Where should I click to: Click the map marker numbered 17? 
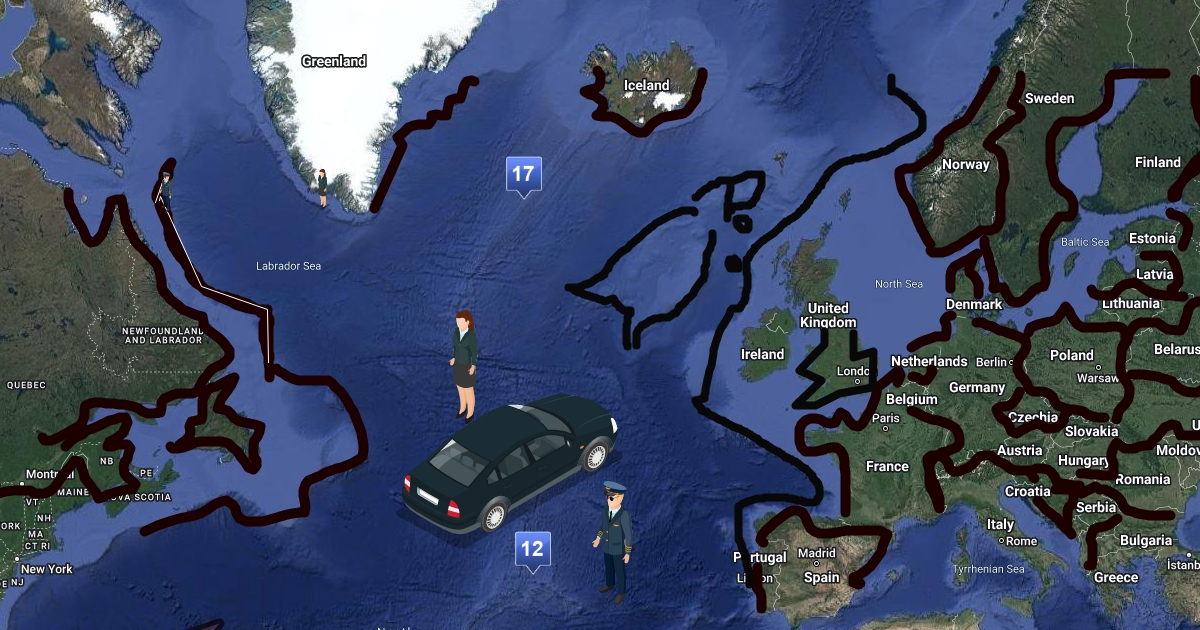pyautogui.click(x=523, y=175)
